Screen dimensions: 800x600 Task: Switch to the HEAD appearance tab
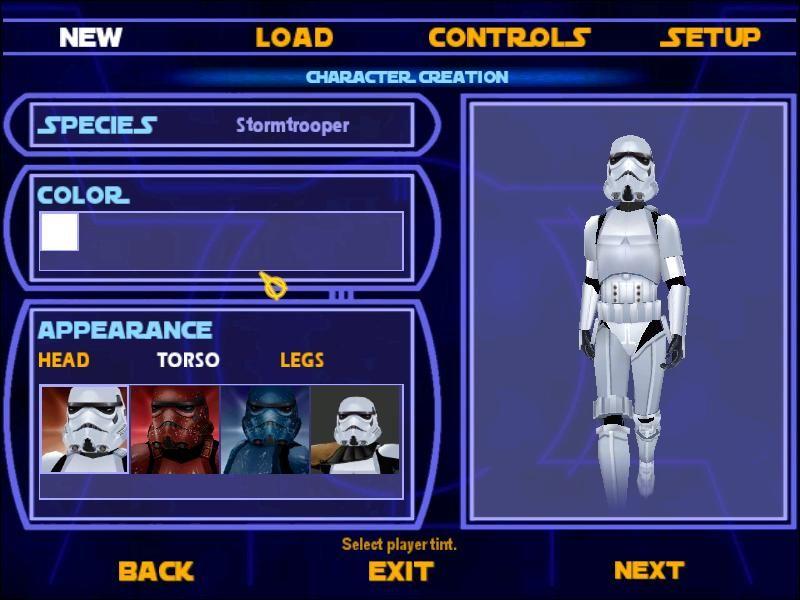click(63, 360)
